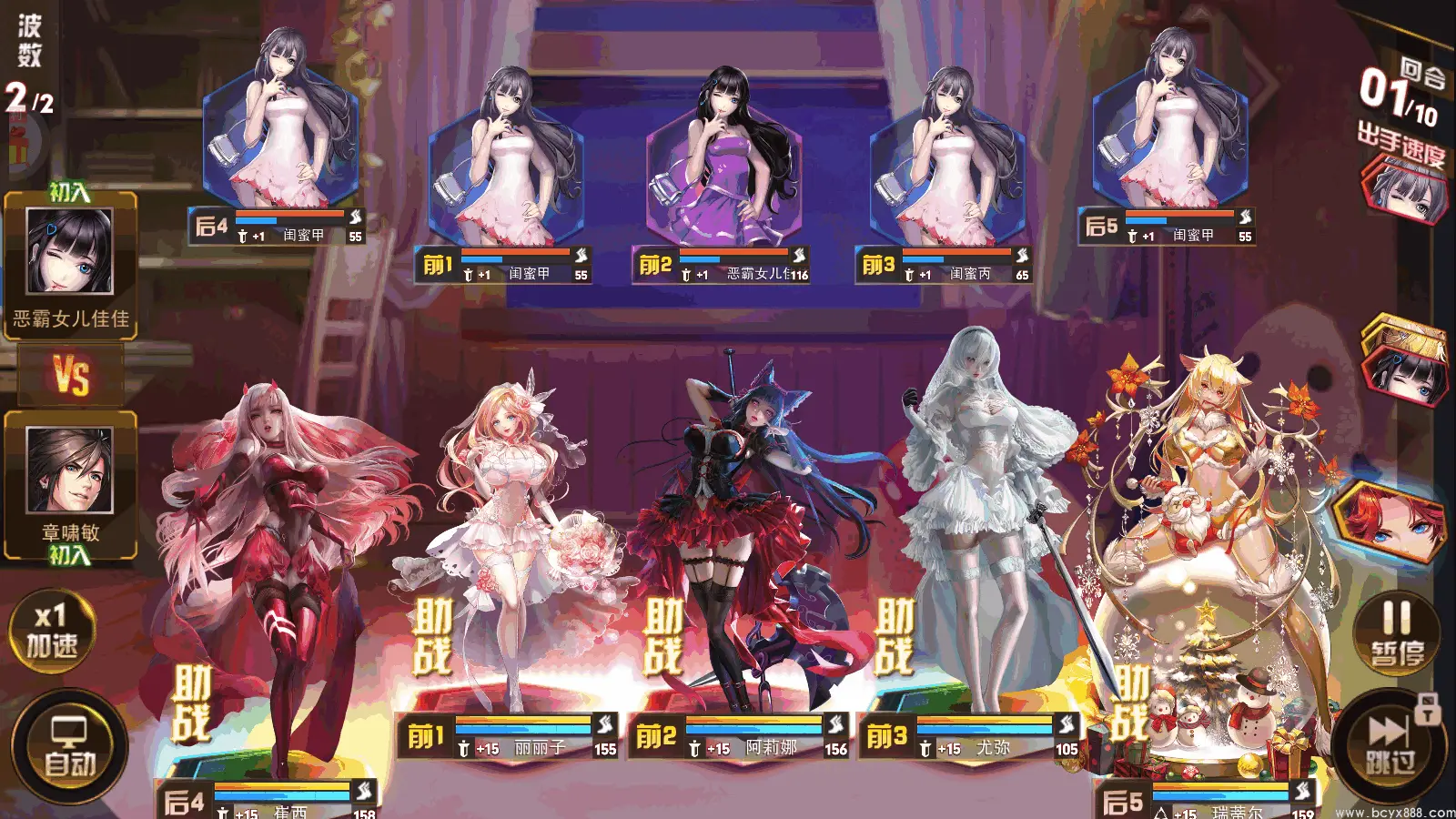View player leader 章啸敏 portrait

(x=70, y=471)
